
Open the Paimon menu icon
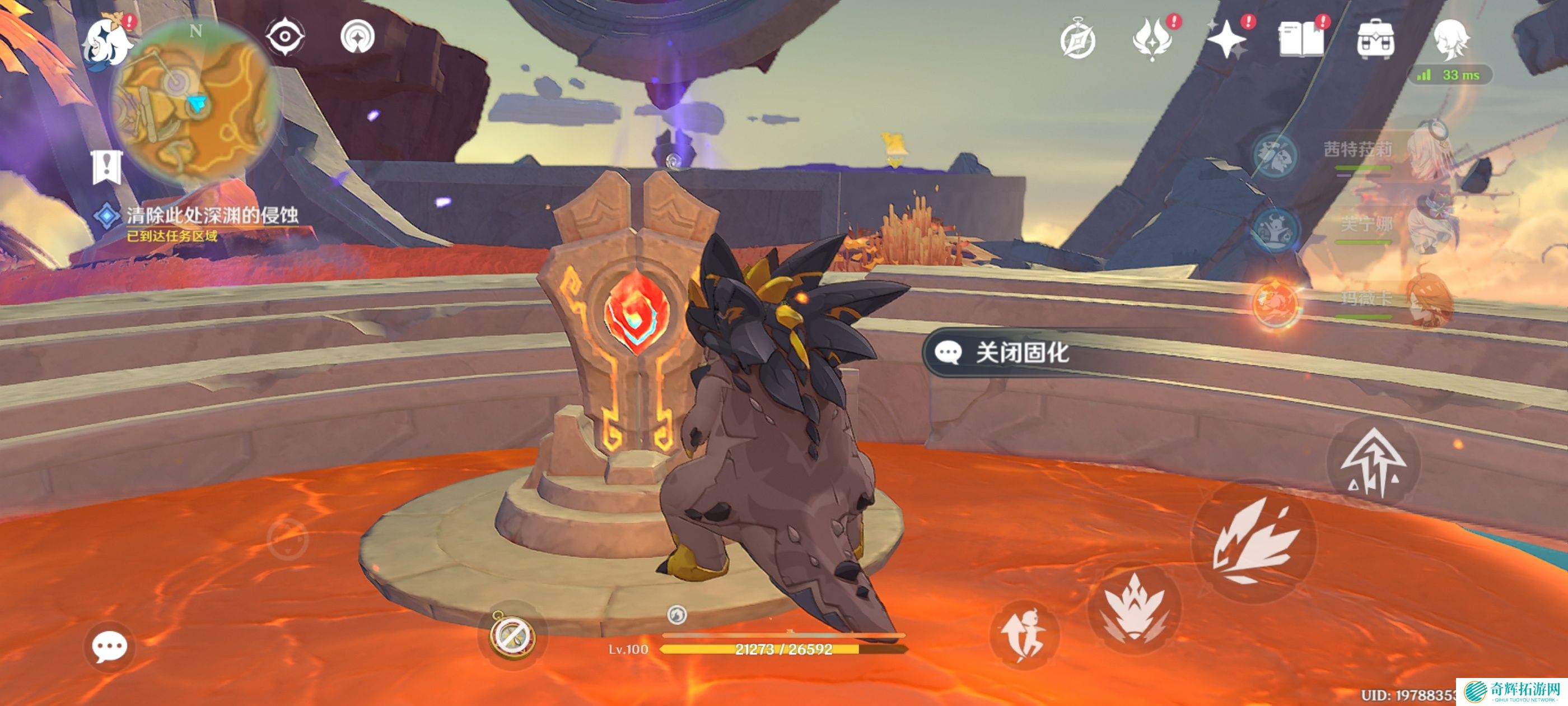click(x=107, y=44)
